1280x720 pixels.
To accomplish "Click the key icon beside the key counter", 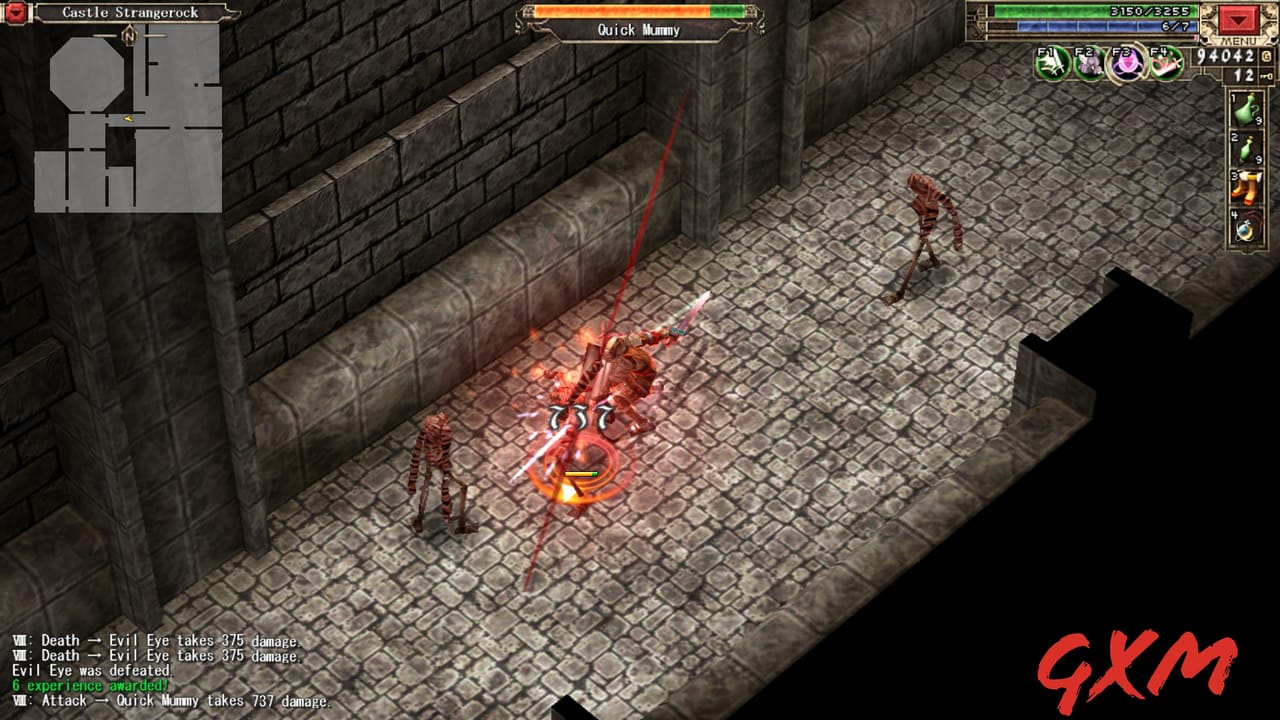I will coord(1267,75).
